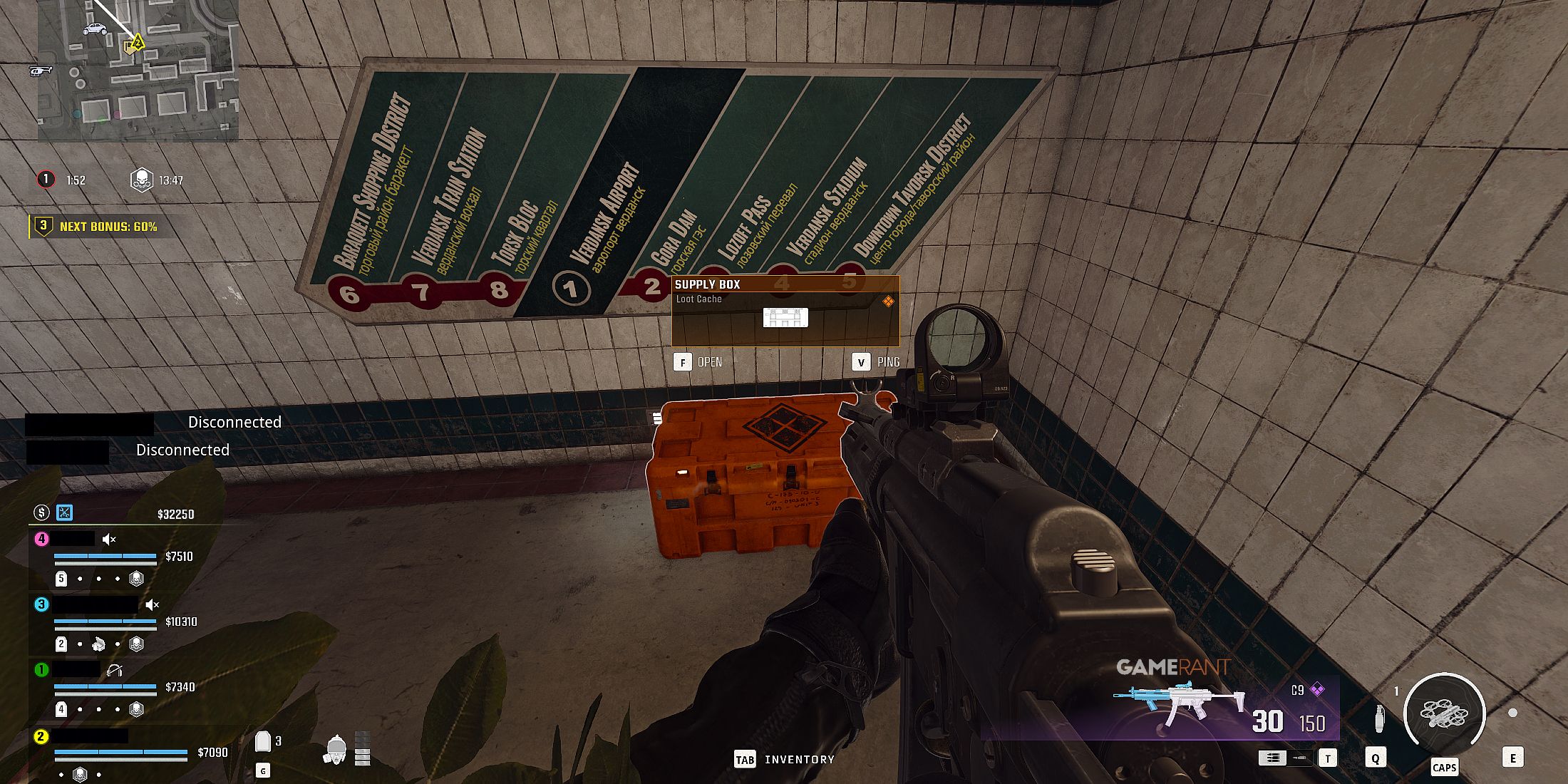Click player 3's loot chest pickup icon

point(98,644)
